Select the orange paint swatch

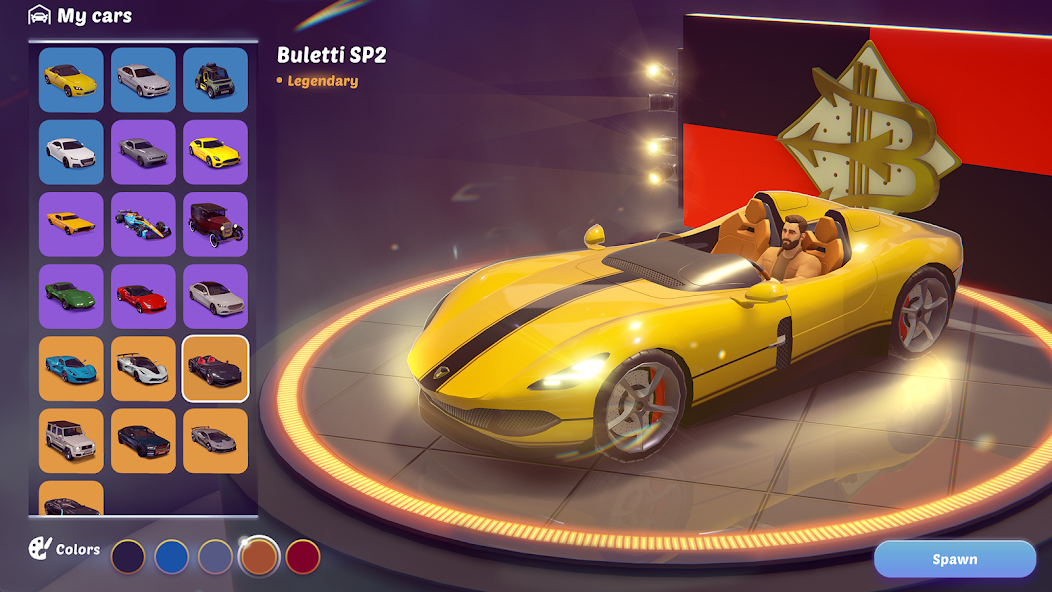(x=259, y=556)
